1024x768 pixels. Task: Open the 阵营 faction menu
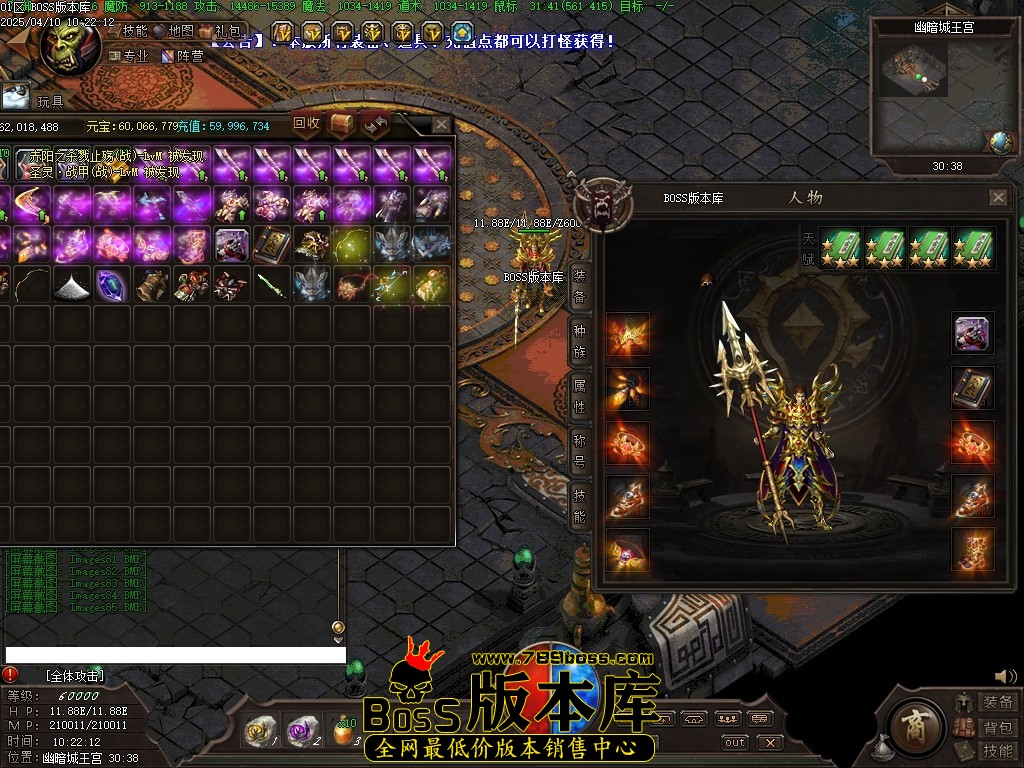(x=183, y=56)
